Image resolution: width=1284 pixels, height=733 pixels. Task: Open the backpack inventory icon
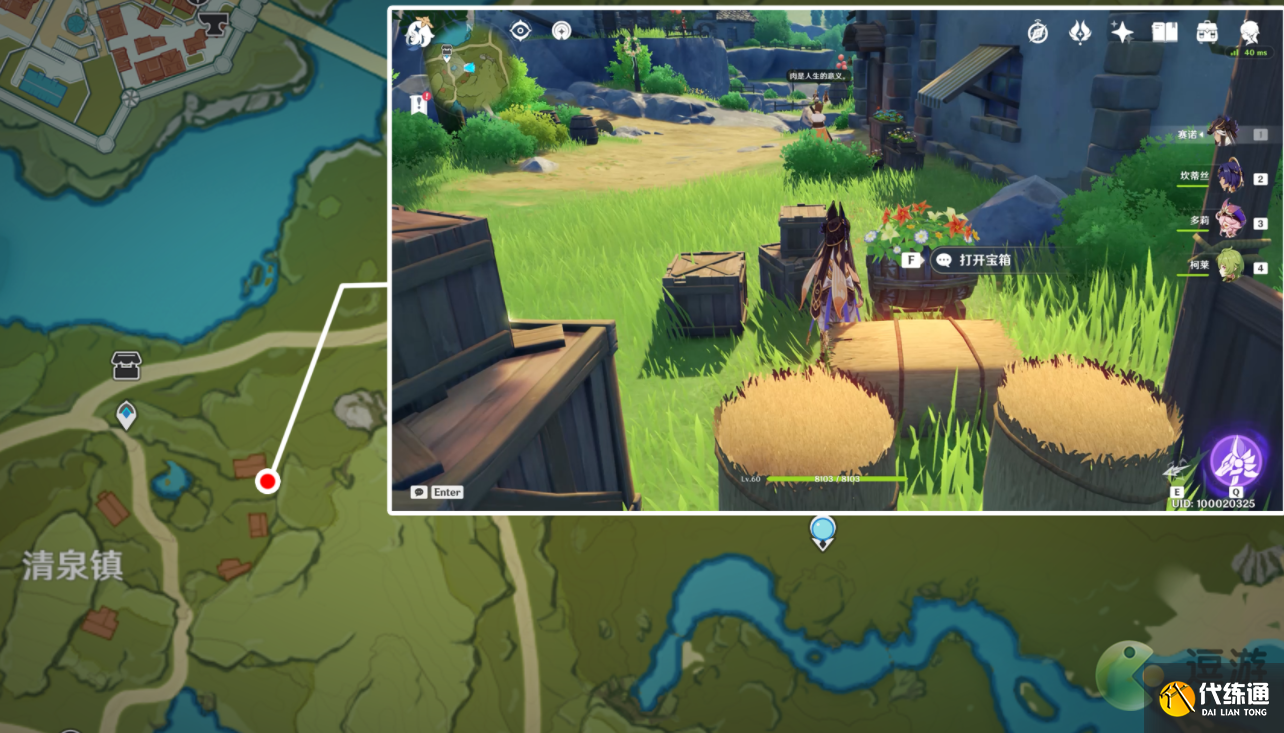pos(1207,32)
